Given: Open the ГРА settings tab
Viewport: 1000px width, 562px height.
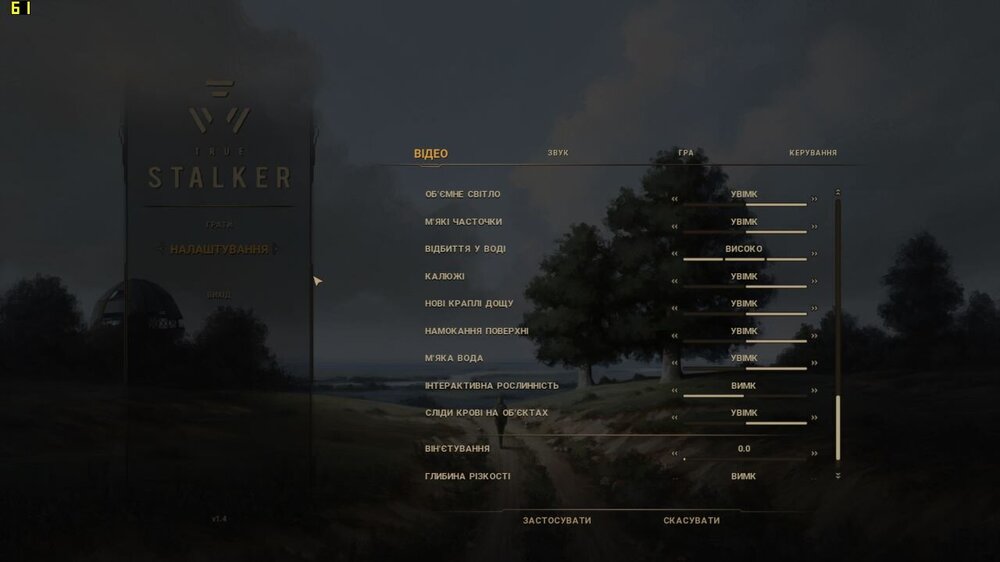Looking at the screenshot, I should [685, 153].
